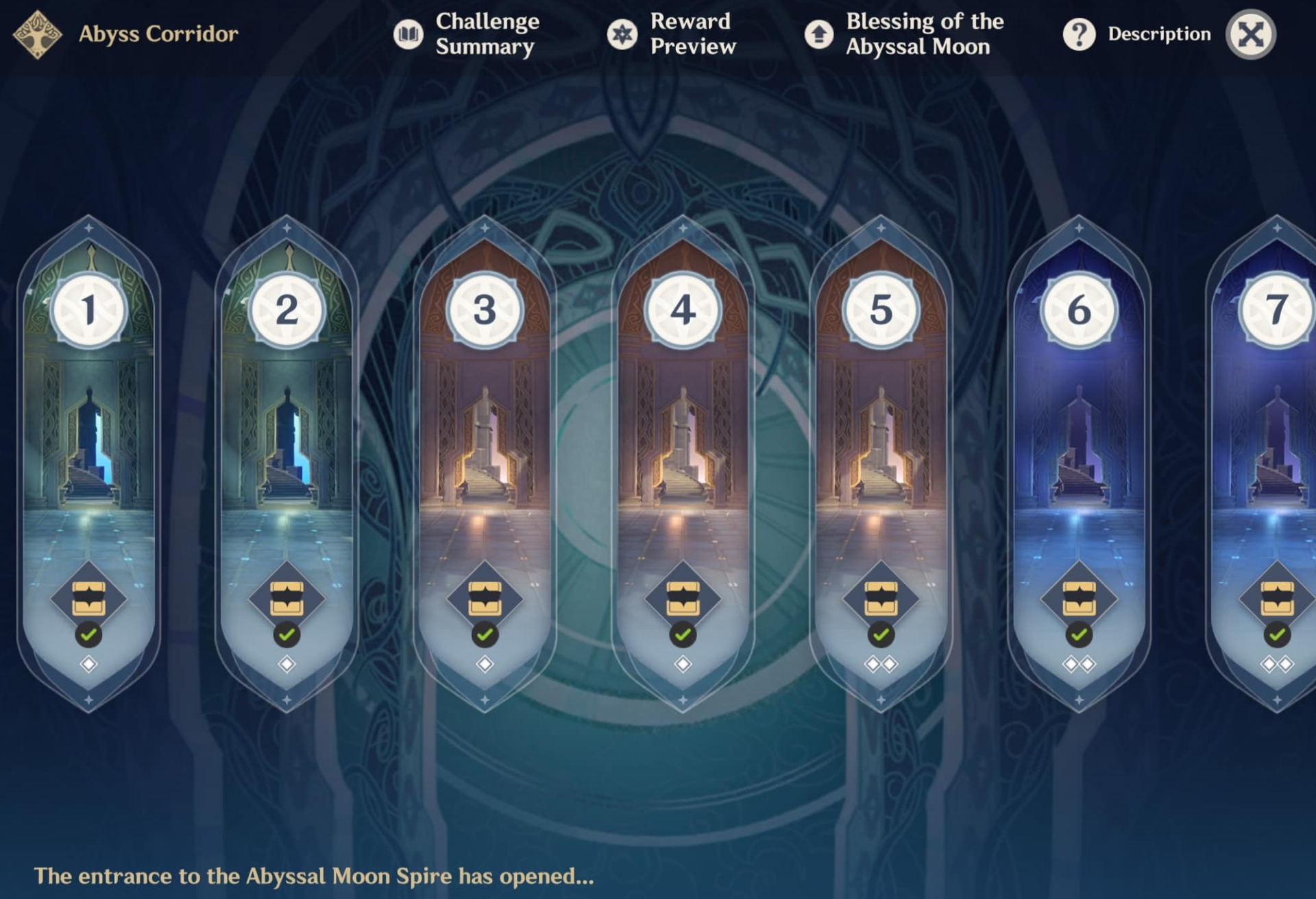This screenshot has height=899, width=1316.
Task: Open the Description help
Action: (1138, 34)
